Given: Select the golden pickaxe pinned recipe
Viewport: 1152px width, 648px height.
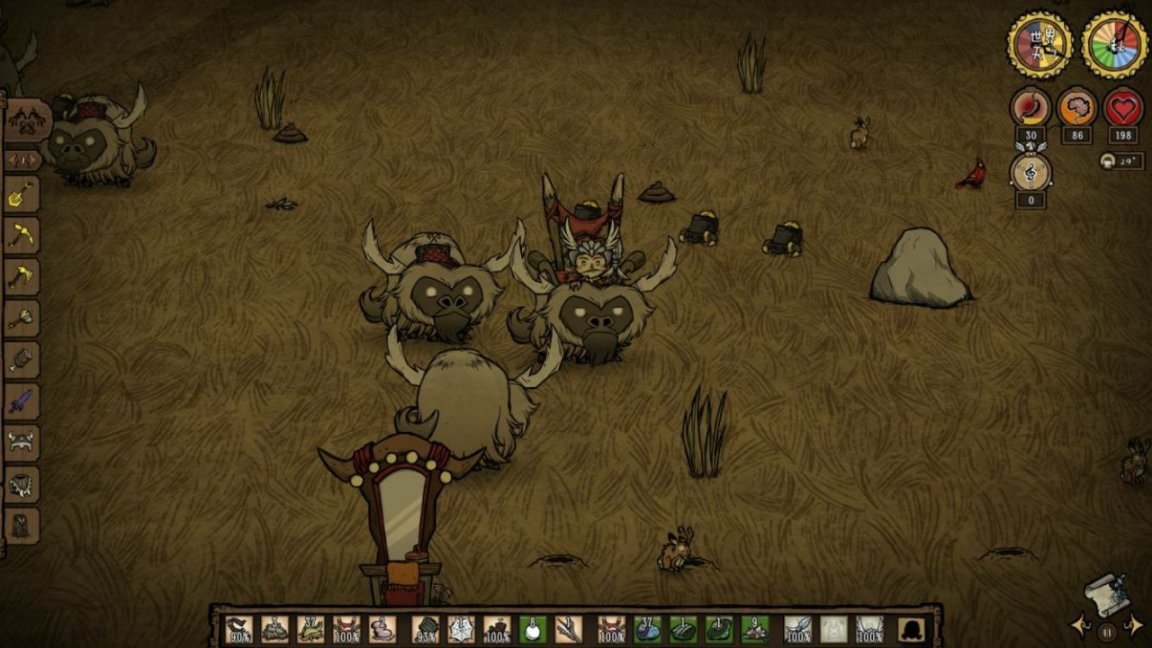Looking at the screenshot, I should (22, 236).
